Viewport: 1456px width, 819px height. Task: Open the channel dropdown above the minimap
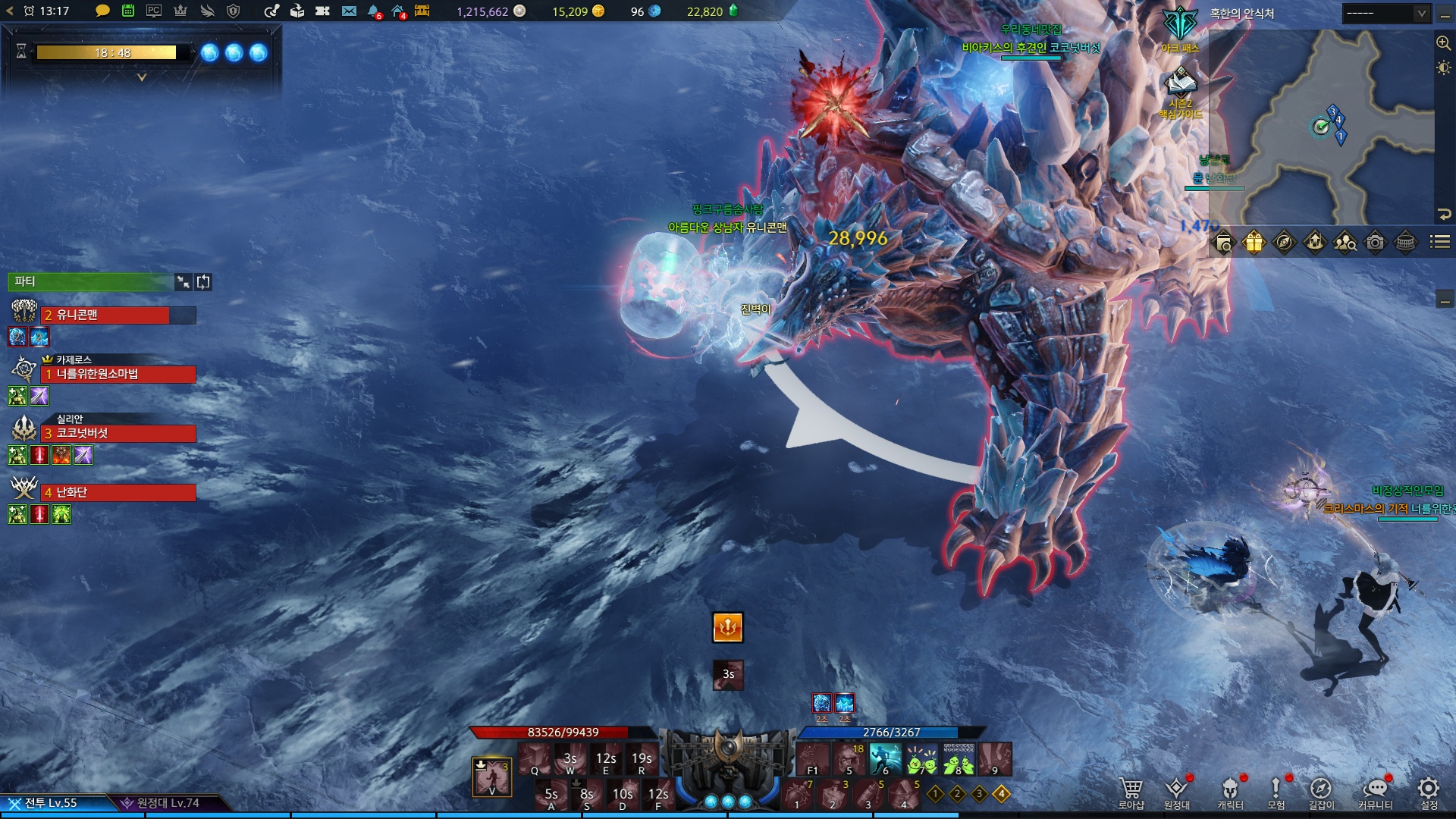tap(1385, 14)
